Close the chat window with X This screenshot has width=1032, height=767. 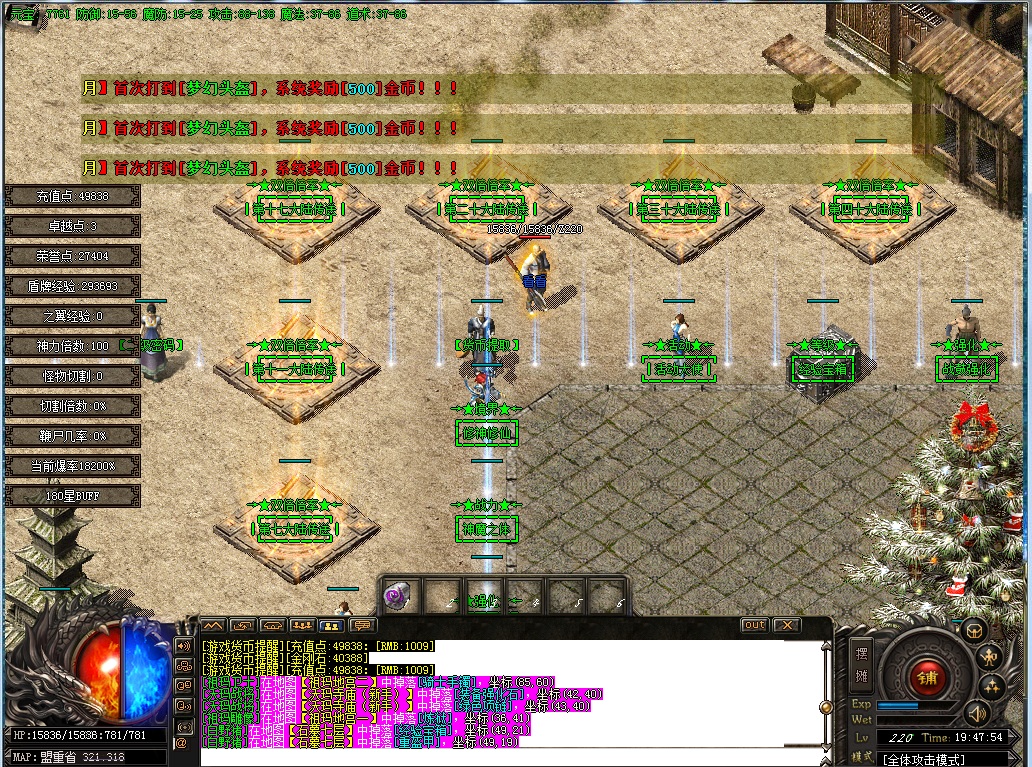click(x=787, y=625)
